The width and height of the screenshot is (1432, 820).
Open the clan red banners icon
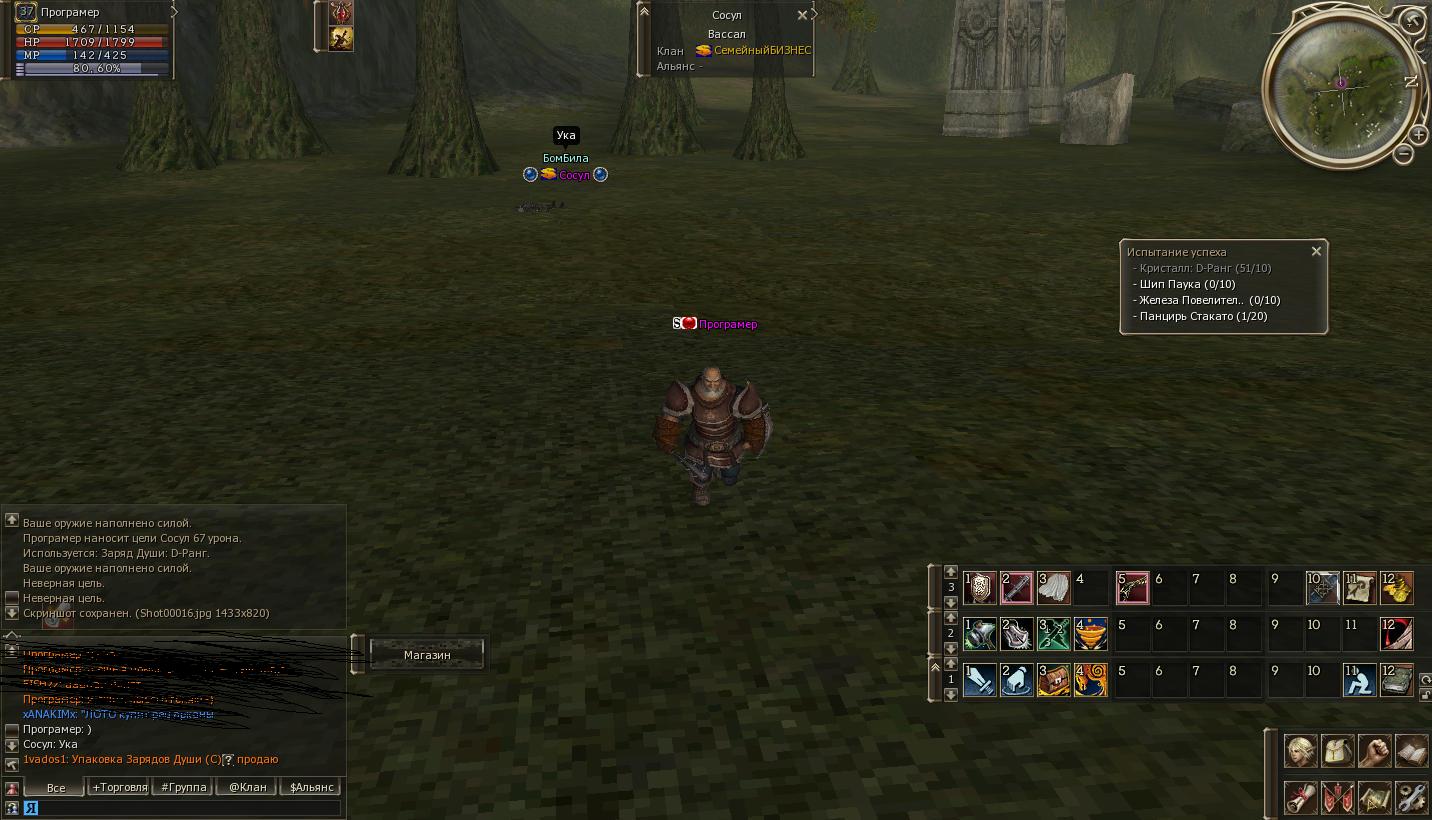[1338, 798]
